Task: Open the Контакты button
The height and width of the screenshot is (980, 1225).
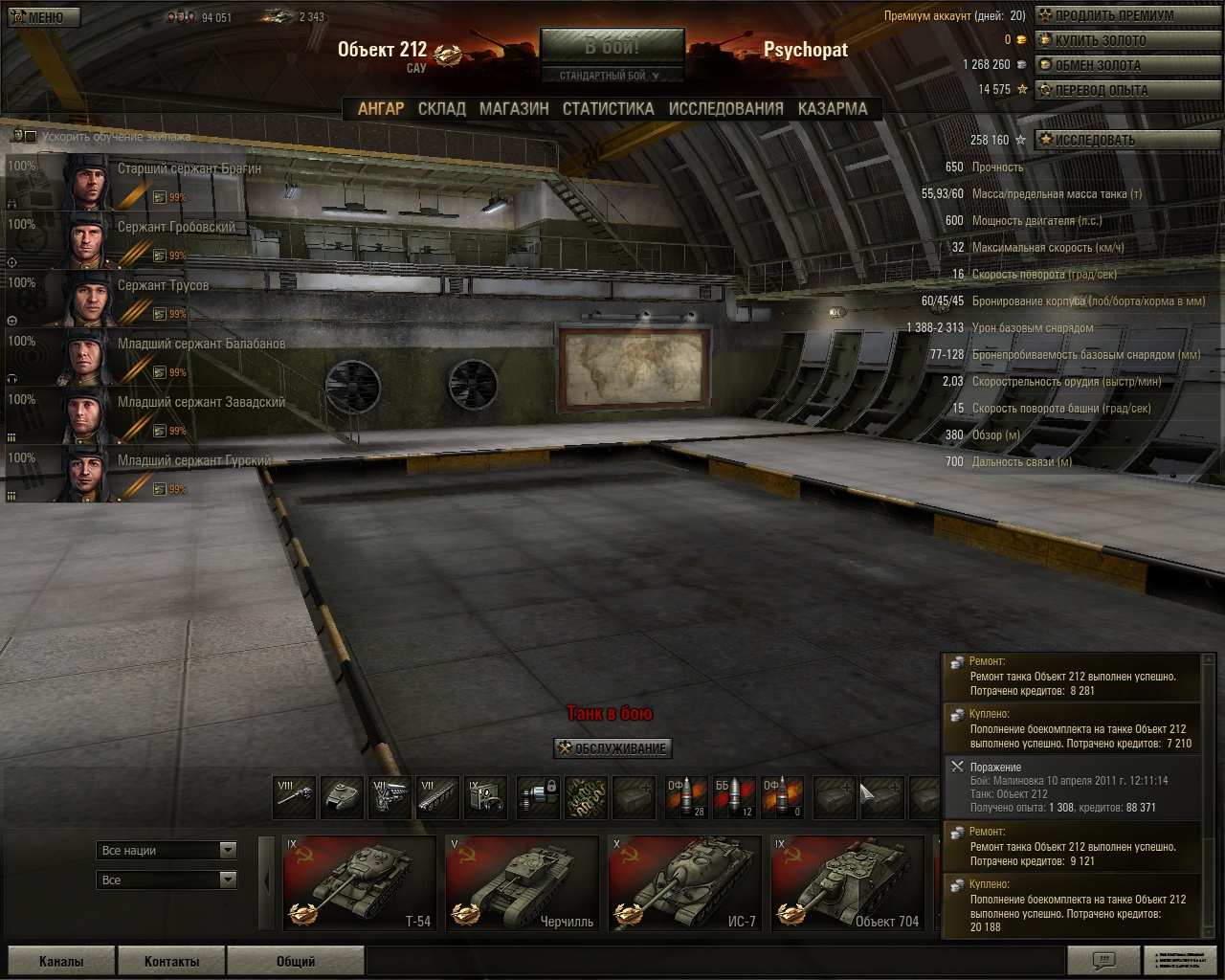Action: pos(171,961)
